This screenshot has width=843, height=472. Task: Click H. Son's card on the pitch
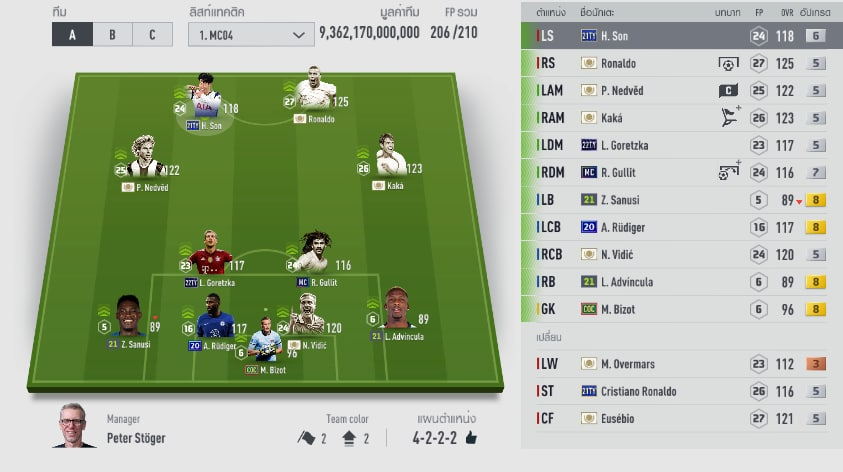tap(206, 101)
